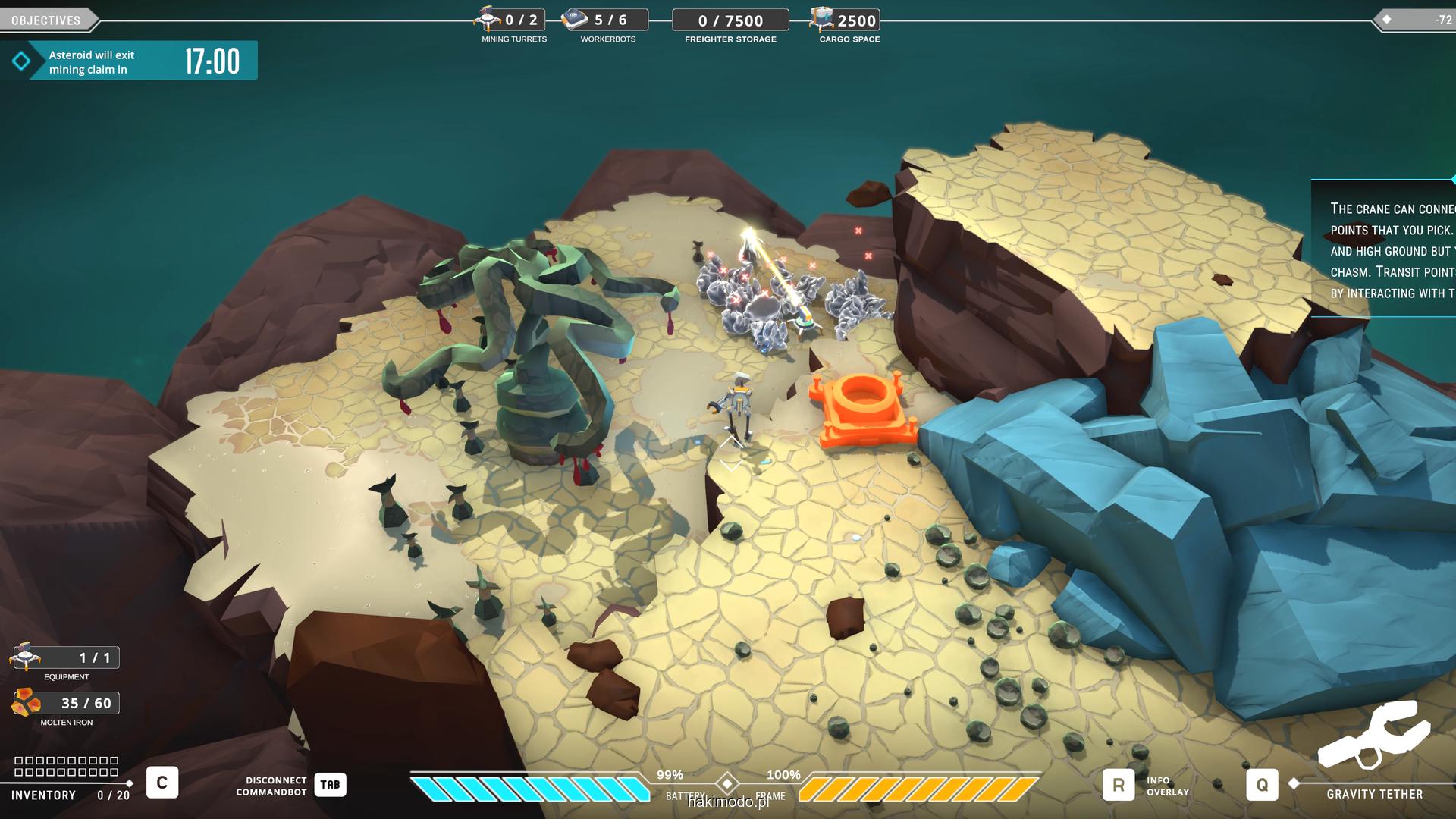
Task: Toggle the Info Overlay
Action: 1119,786
